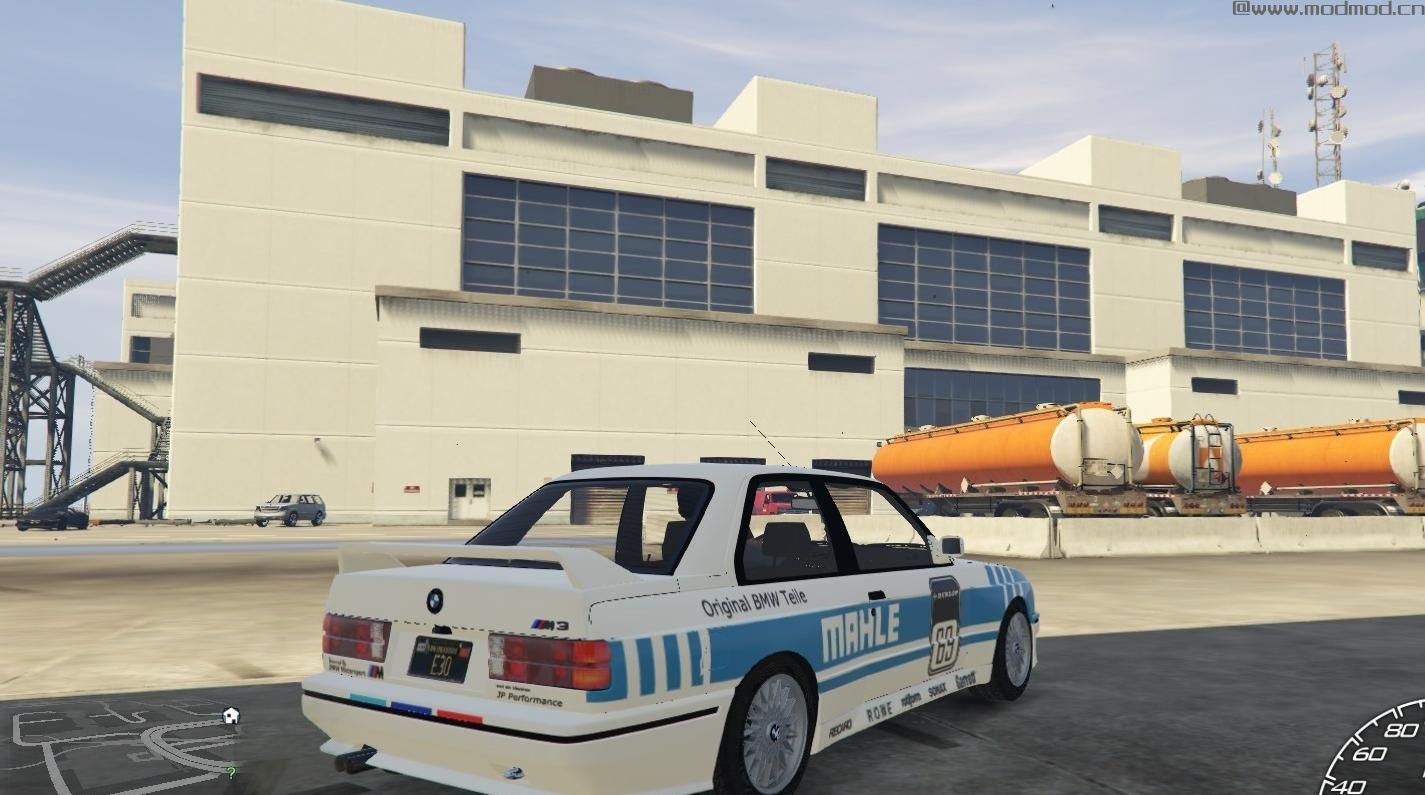Click the JP Performance decal on the bumper
Viewport: 1425px width, 795px height.
point(529,699)
